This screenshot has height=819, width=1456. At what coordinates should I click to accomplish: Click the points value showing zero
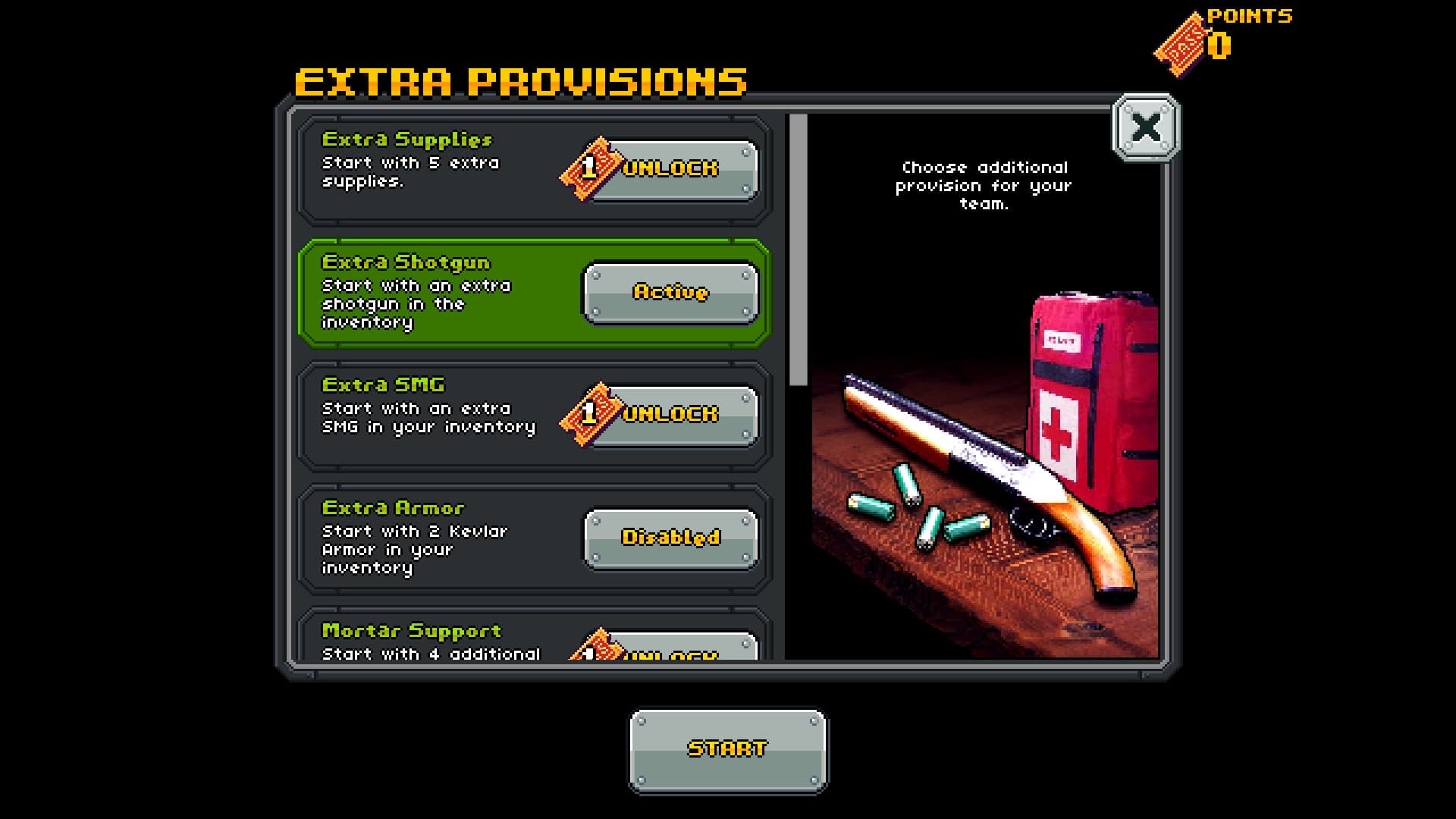click(x=1218, y=47)
